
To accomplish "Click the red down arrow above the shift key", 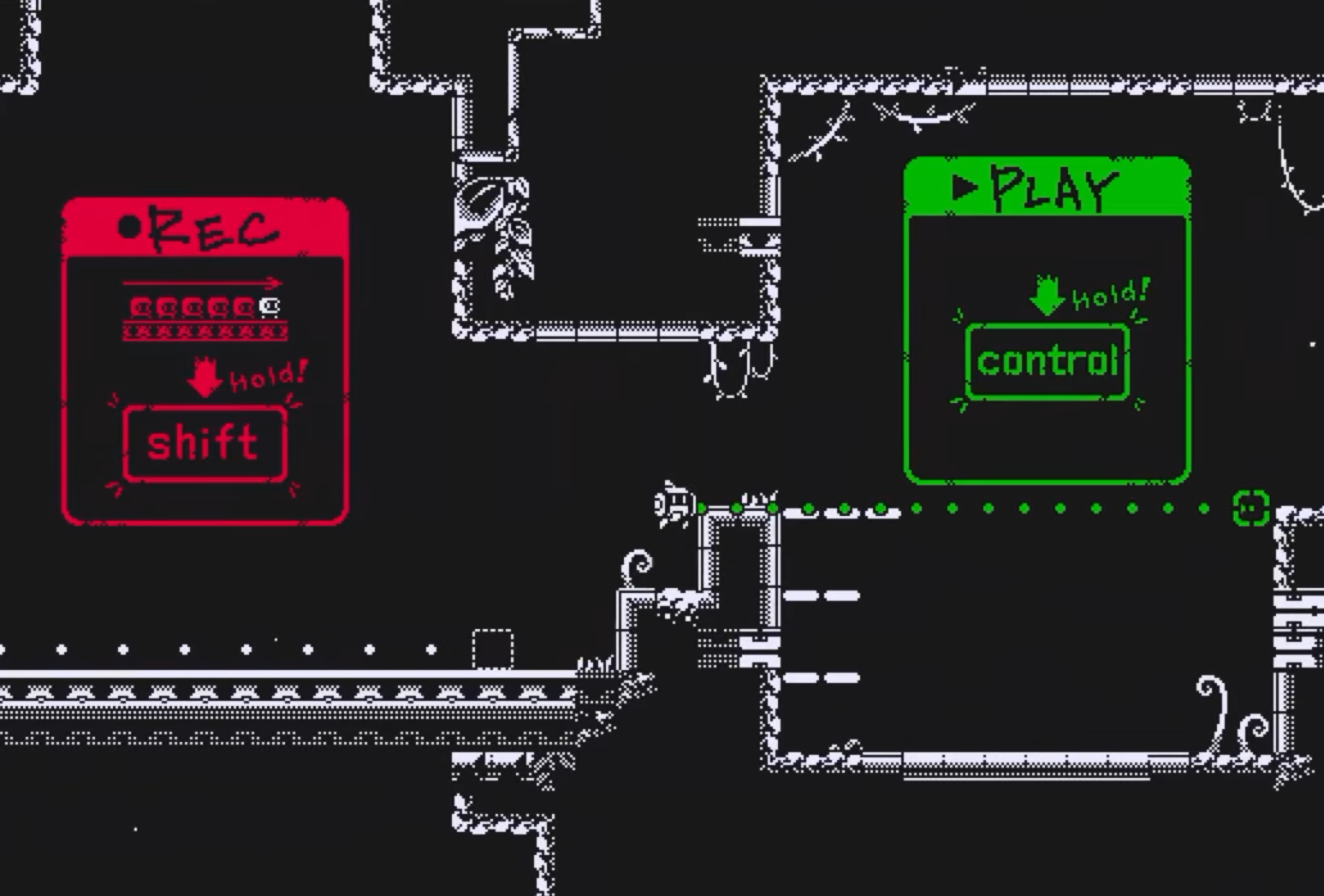I will (x=204, y=379).
